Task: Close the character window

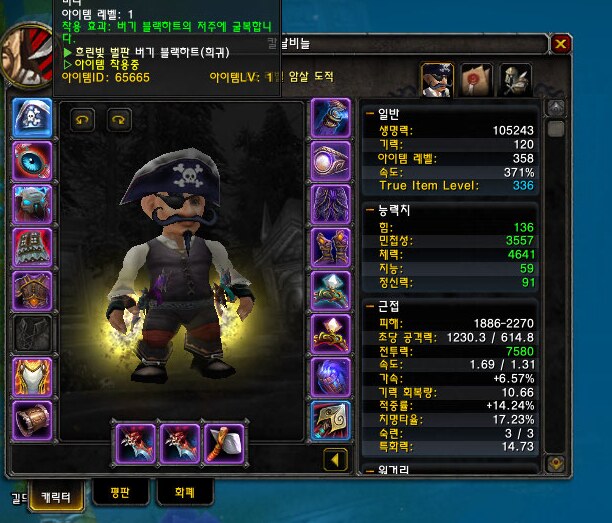Action: (561, 44)
